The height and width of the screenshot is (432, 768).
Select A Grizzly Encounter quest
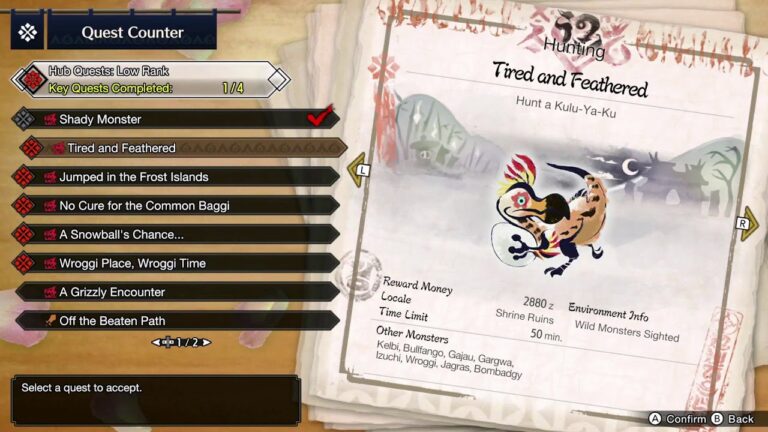(x=175, y=292)
